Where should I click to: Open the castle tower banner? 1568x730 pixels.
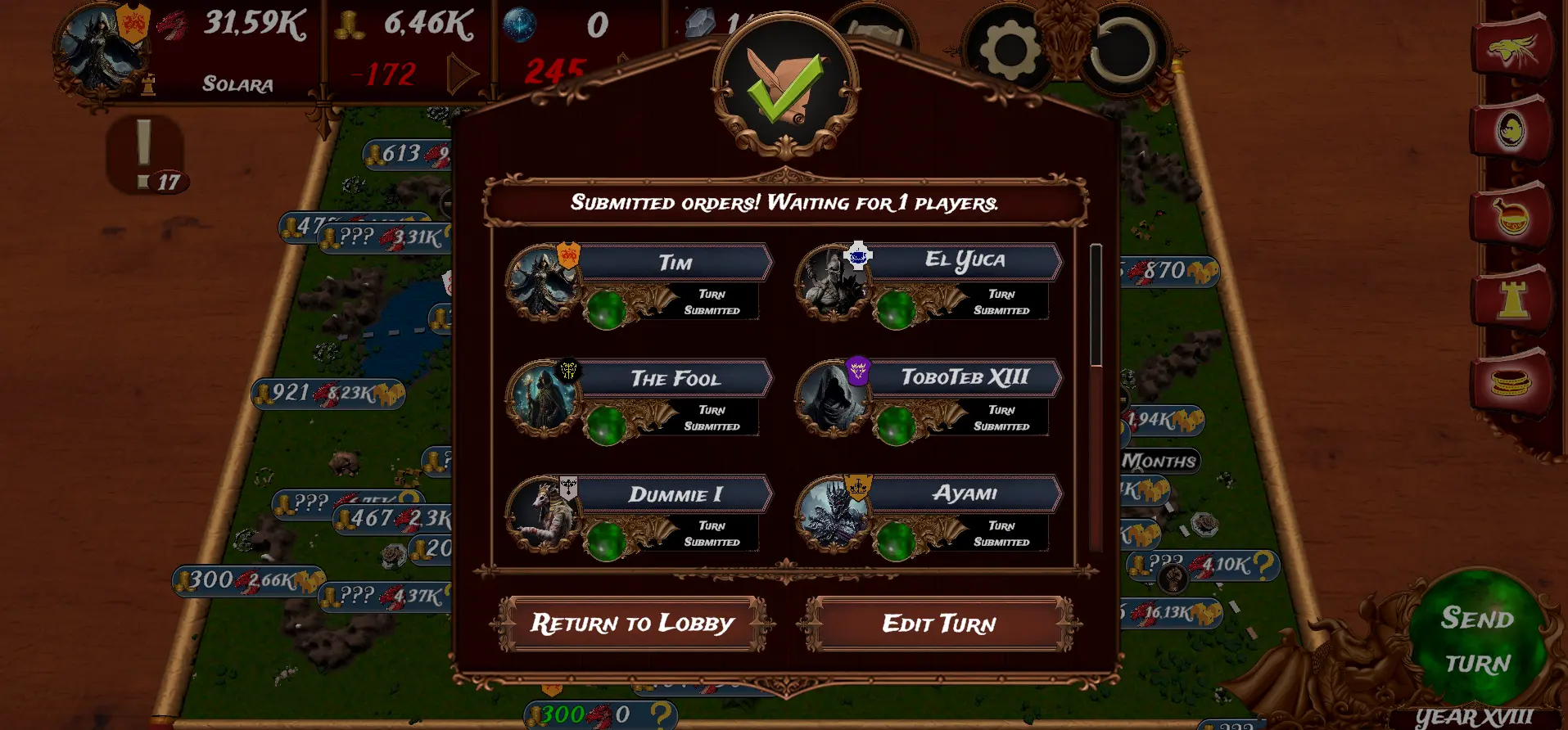[1512, 299]
